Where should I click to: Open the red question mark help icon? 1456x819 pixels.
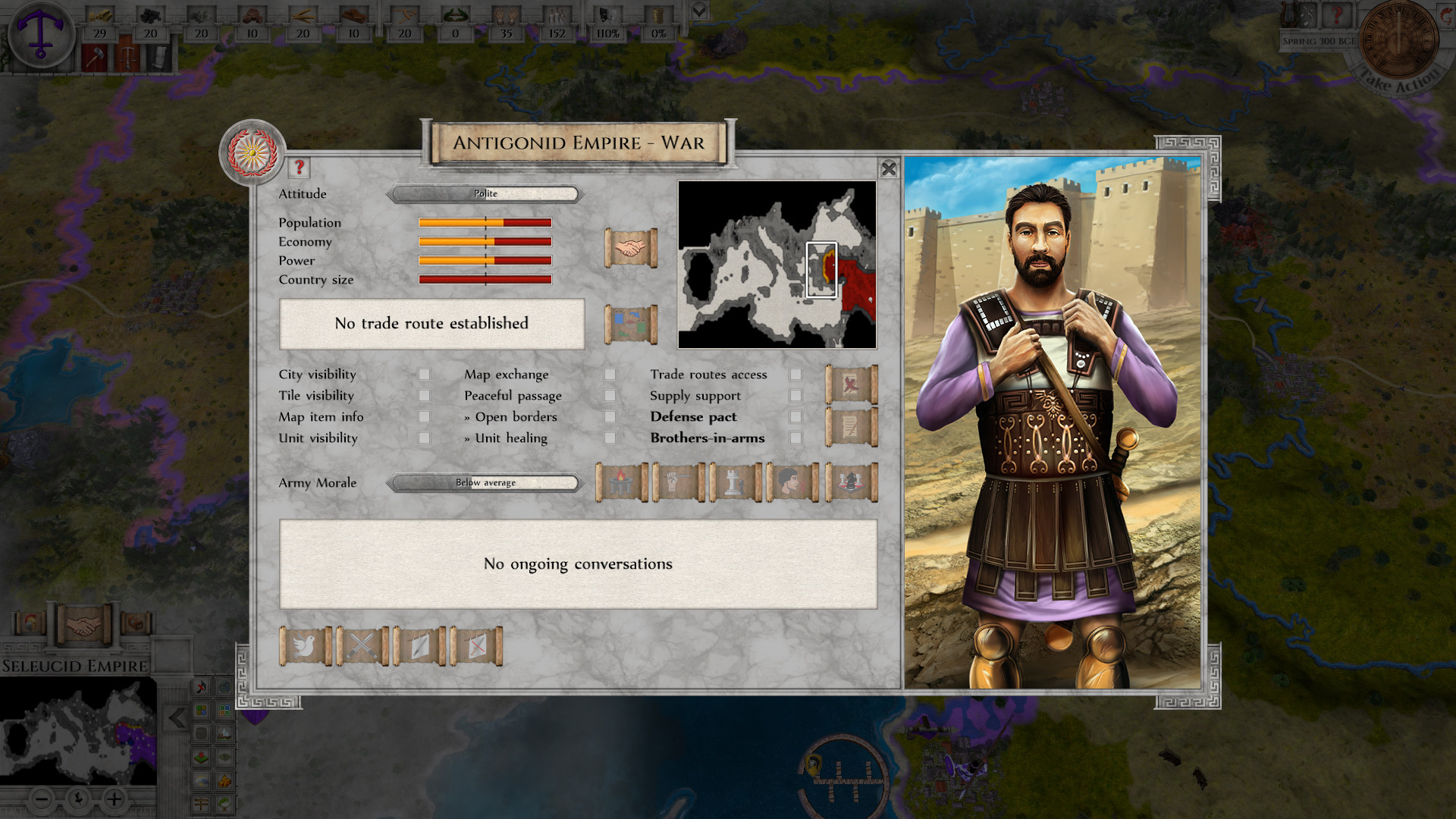click(x=298, y=168)
